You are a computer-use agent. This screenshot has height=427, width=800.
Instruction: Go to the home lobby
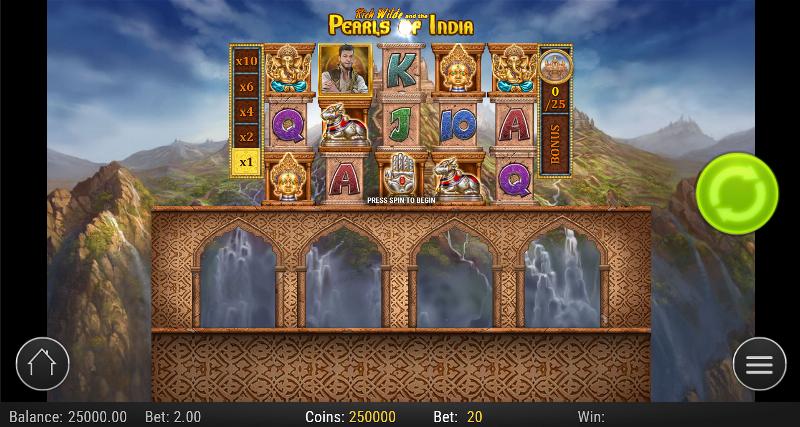click(x=42, y=363)
